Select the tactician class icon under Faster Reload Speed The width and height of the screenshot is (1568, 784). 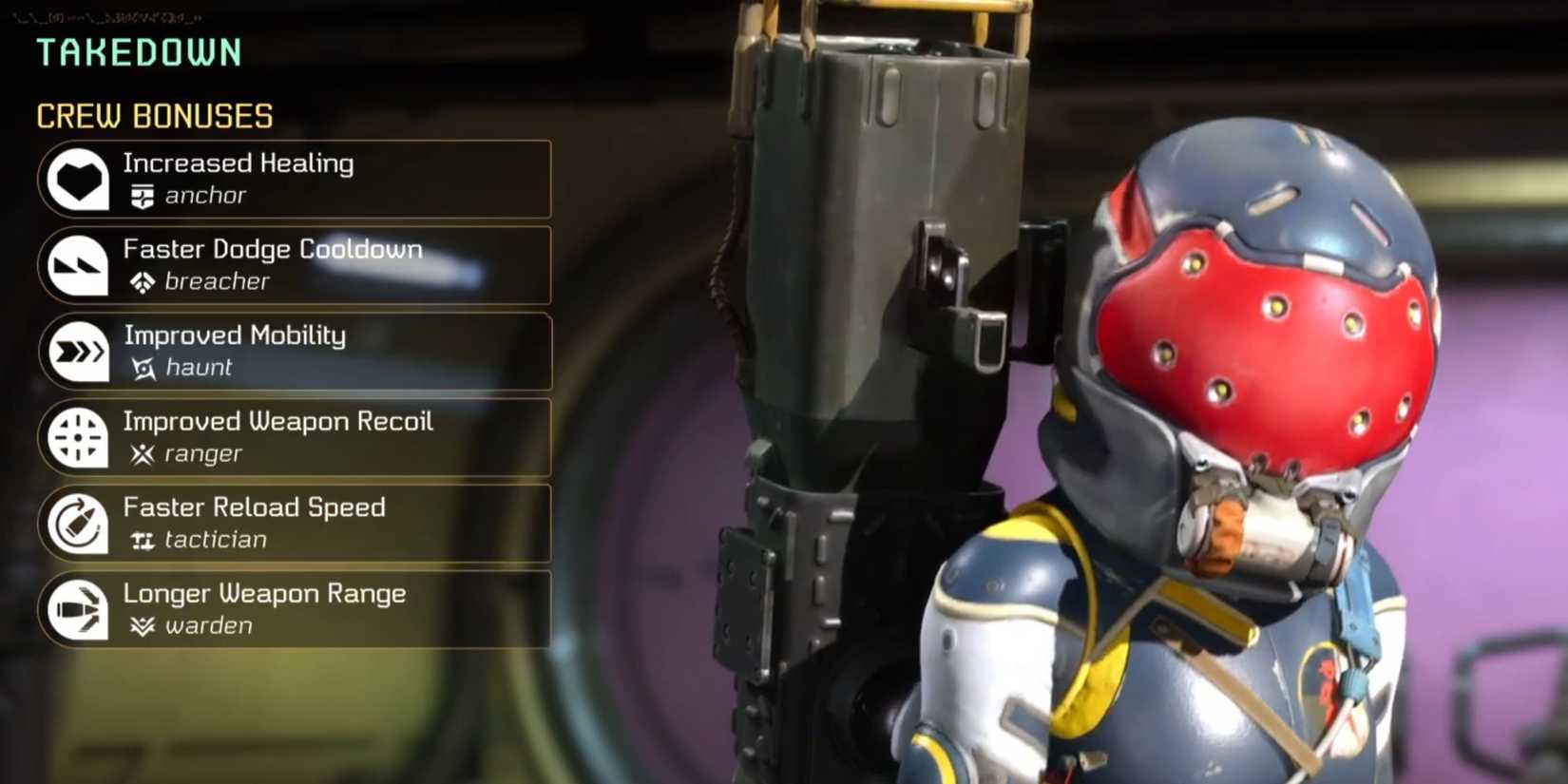point(143,540)
